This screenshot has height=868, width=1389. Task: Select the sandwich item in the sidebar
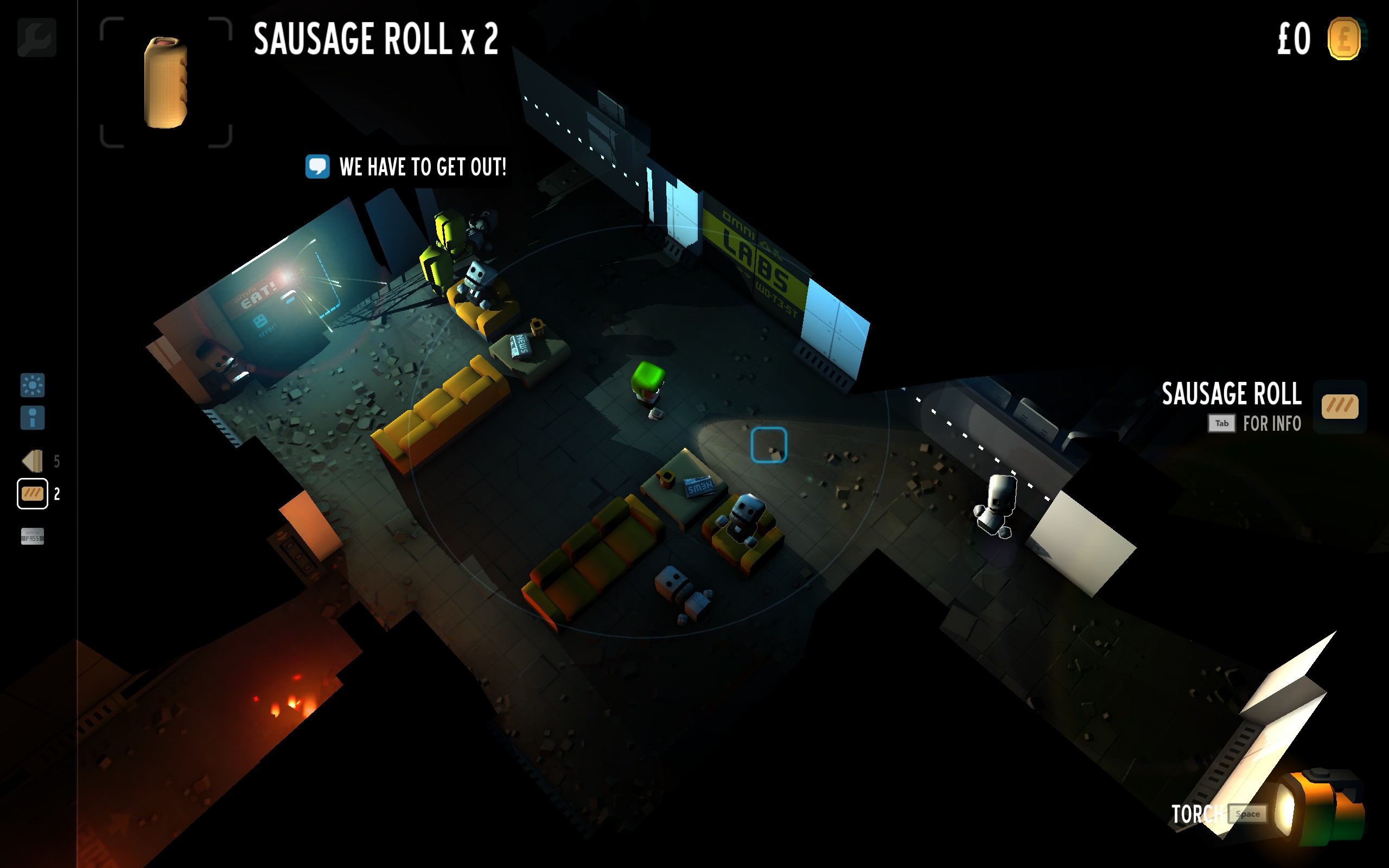tap(33, 461)
